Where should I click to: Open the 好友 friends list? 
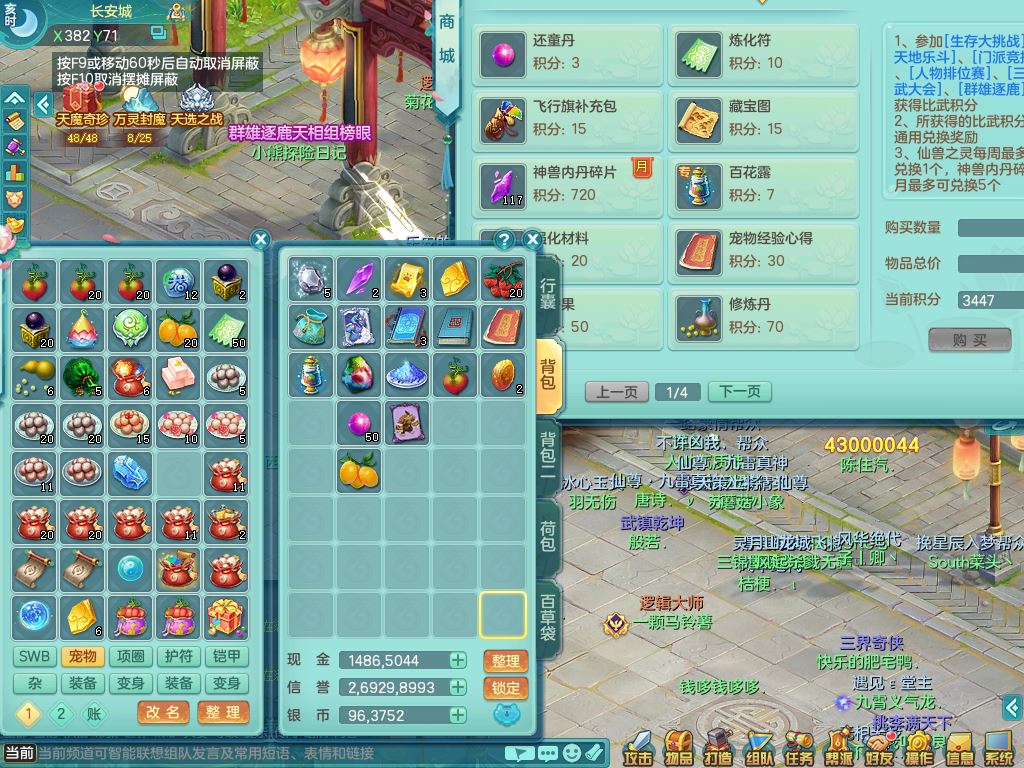coord(879,746)
